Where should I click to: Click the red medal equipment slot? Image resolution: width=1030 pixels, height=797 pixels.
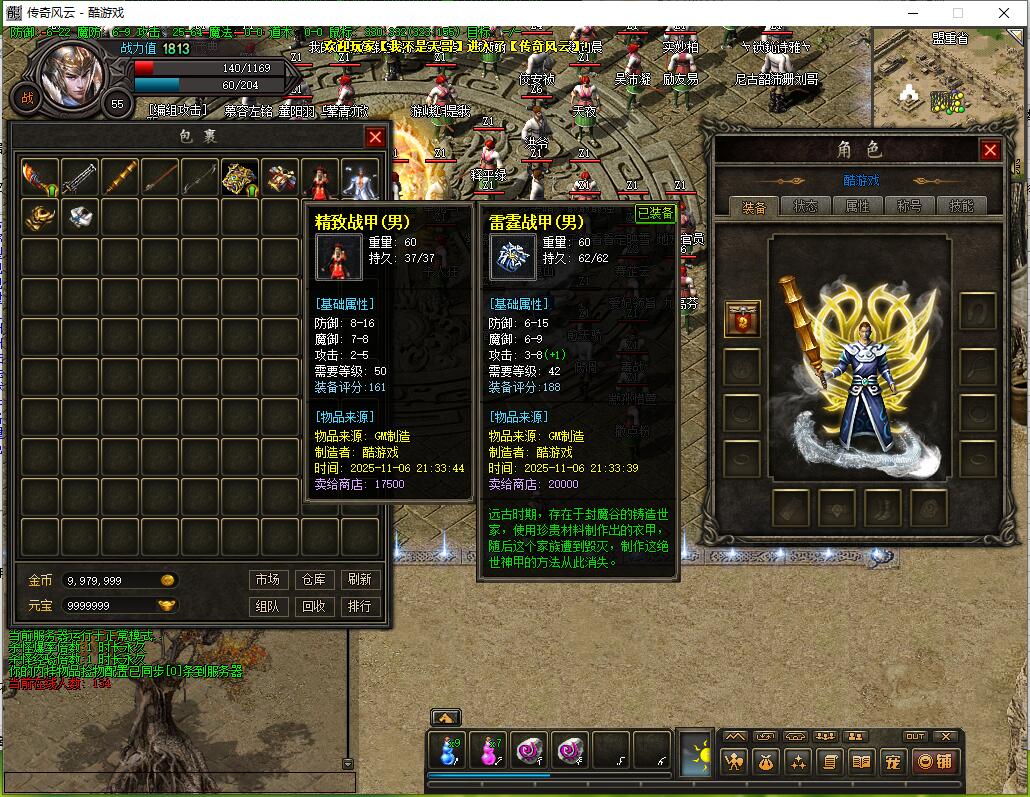coord(742,319)
